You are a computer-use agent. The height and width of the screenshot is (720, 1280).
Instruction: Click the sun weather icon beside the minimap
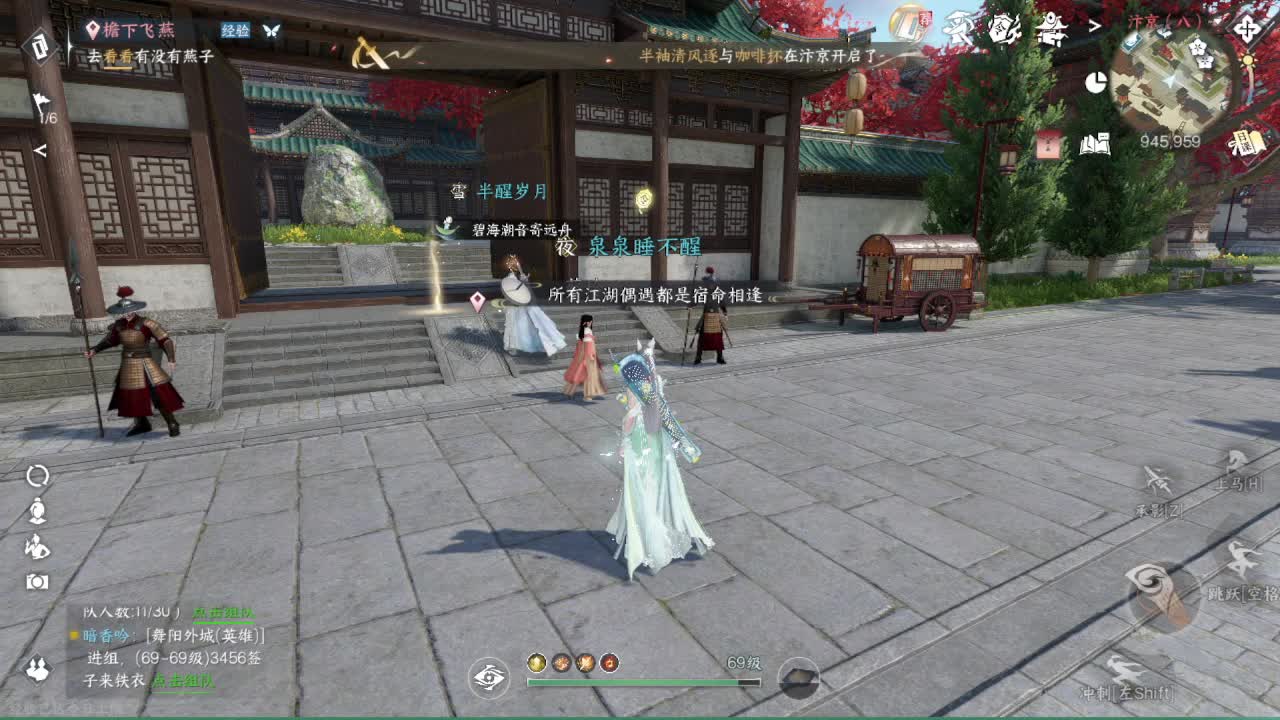click(x=1247, y=60)
